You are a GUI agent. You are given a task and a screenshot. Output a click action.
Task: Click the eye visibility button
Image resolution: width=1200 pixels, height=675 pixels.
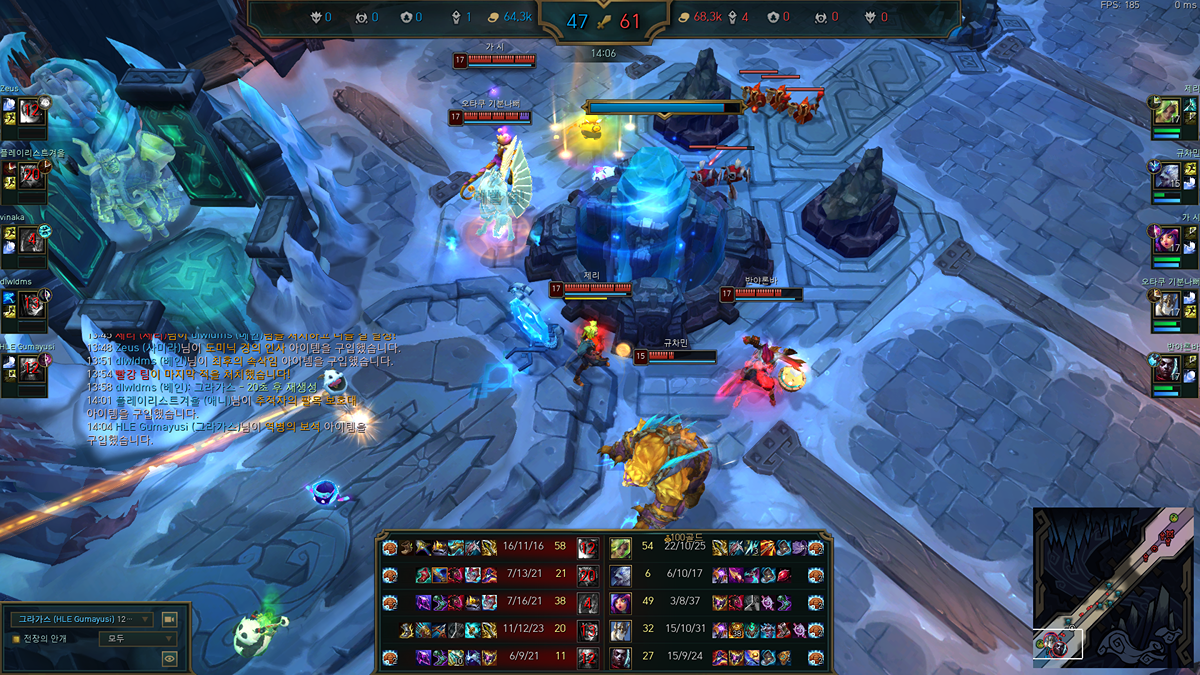[169, 658]
